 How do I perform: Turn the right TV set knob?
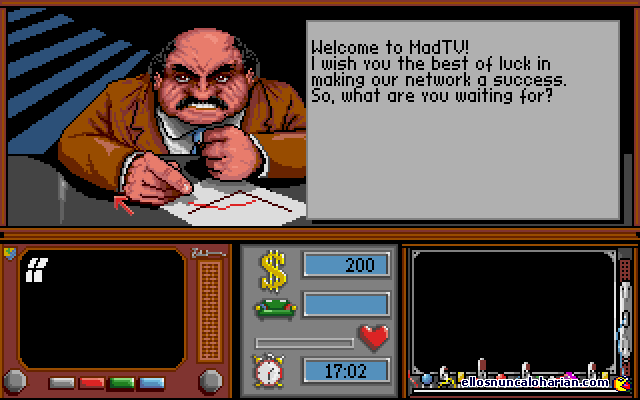pyautogui.click(x=210, y=381)
